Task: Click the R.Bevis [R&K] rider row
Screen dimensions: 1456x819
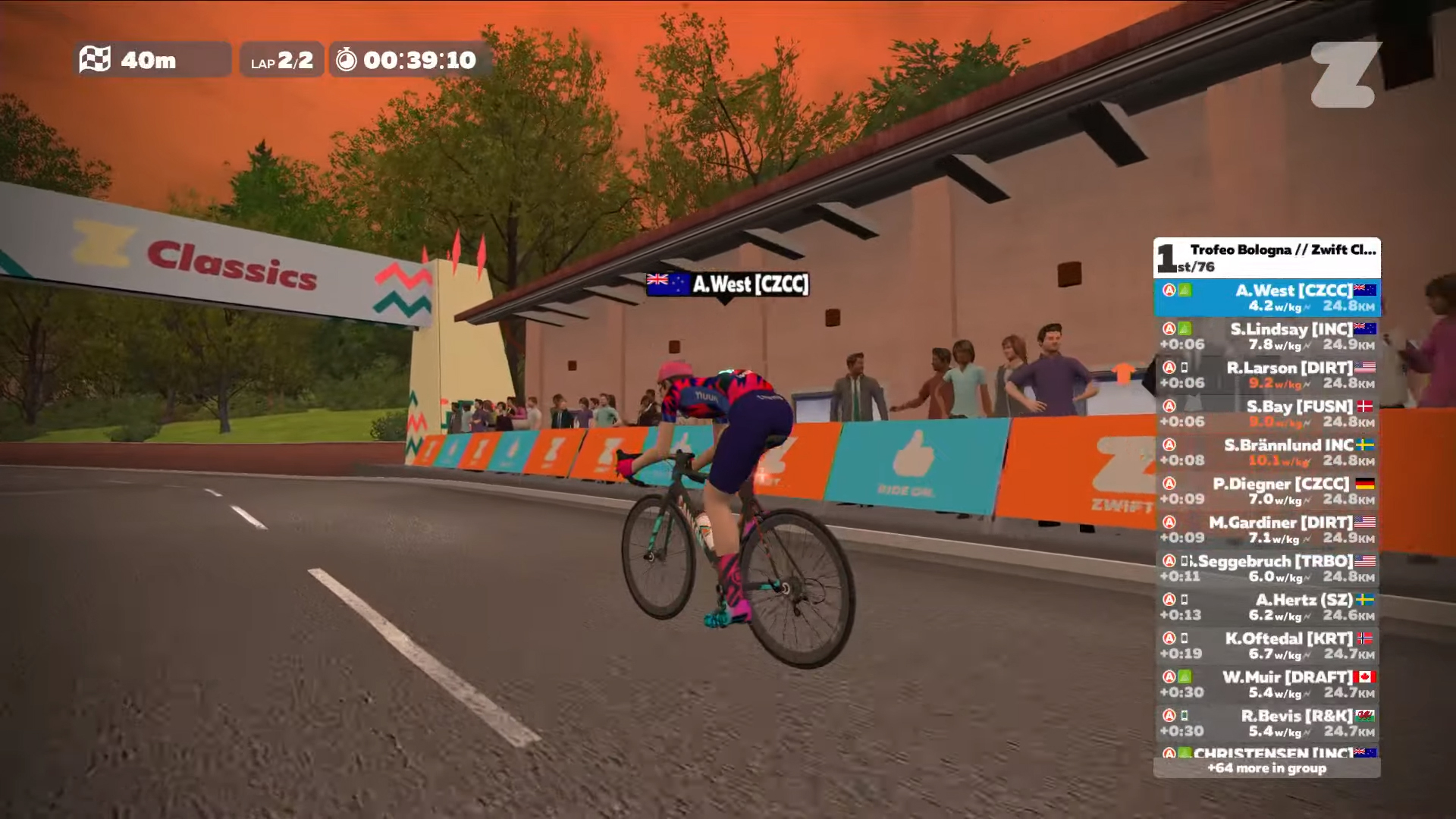Action: click(1266, 723)
